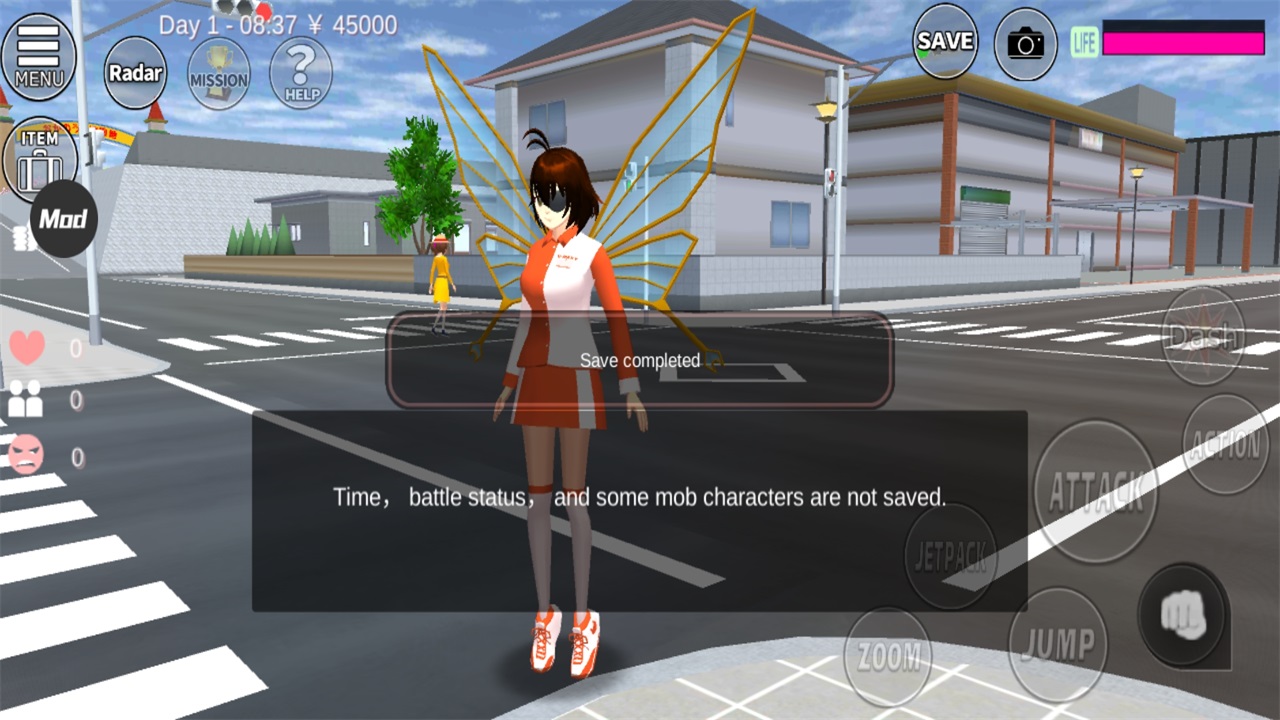
Task: Toggle the friends counter icon
Action: click(27, 401)
